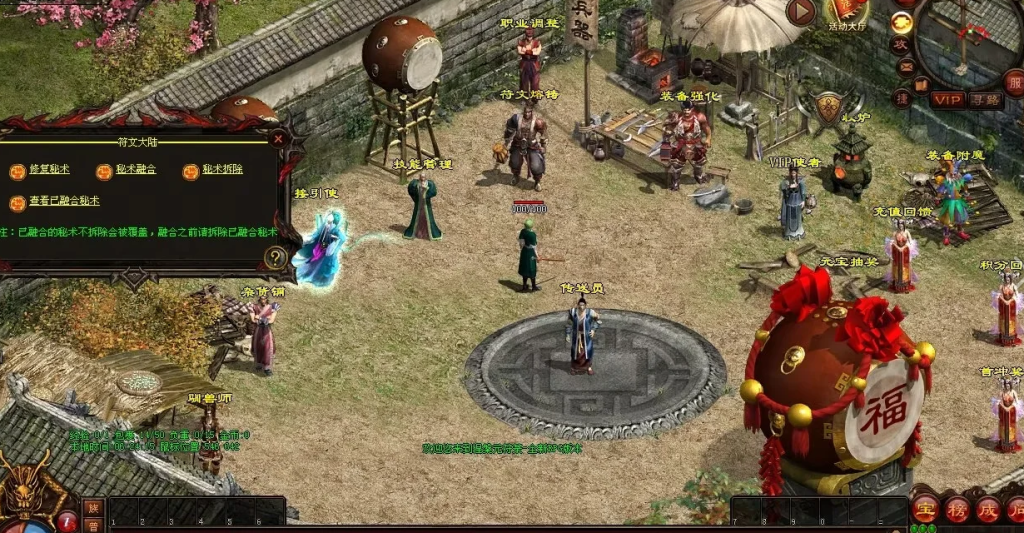Click the round play arrow button
The height and width of the screenshot is (533, 1024).
click(x=801, y=12)
